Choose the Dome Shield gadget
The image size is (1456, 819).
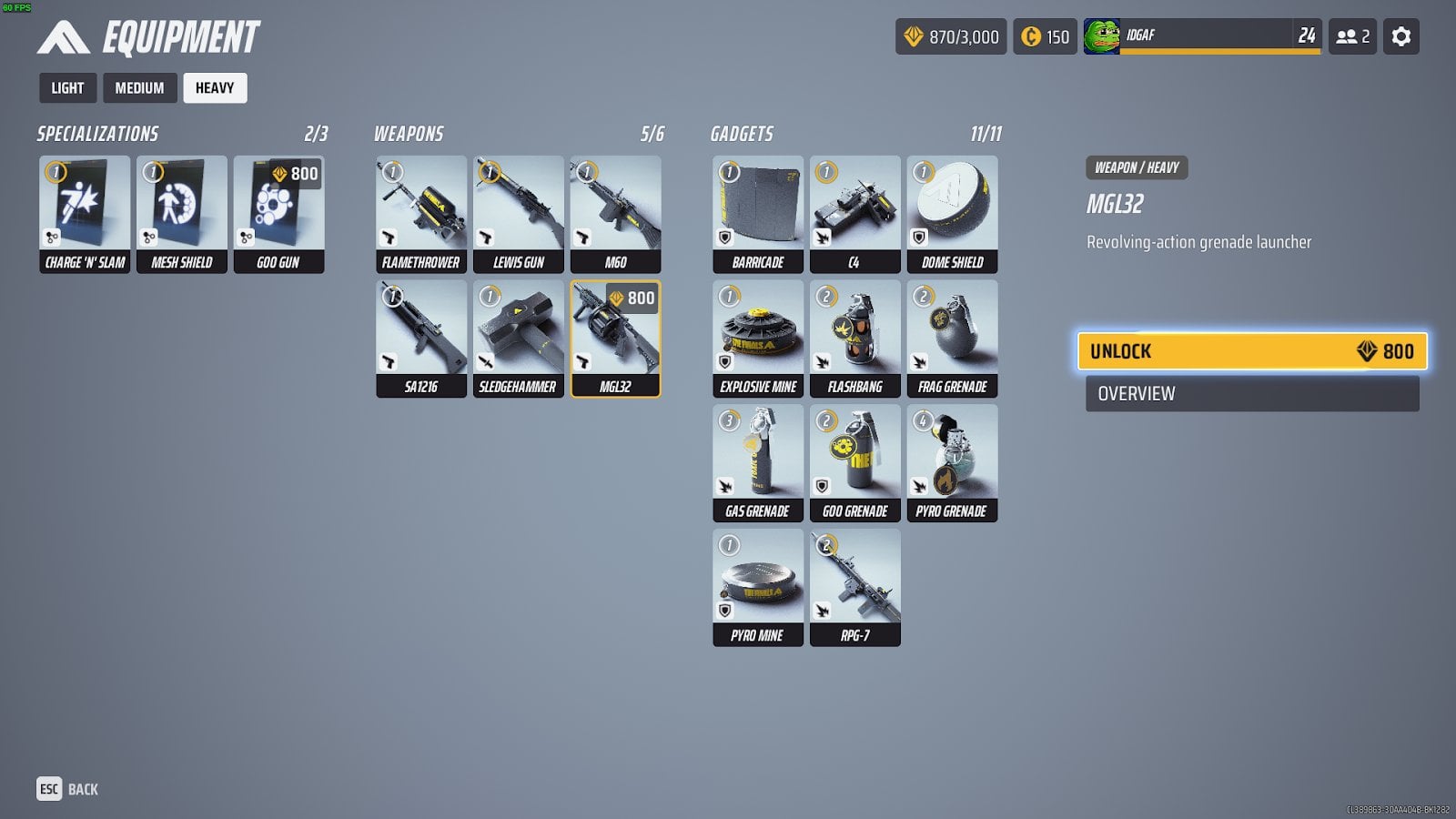coord(952,214)
